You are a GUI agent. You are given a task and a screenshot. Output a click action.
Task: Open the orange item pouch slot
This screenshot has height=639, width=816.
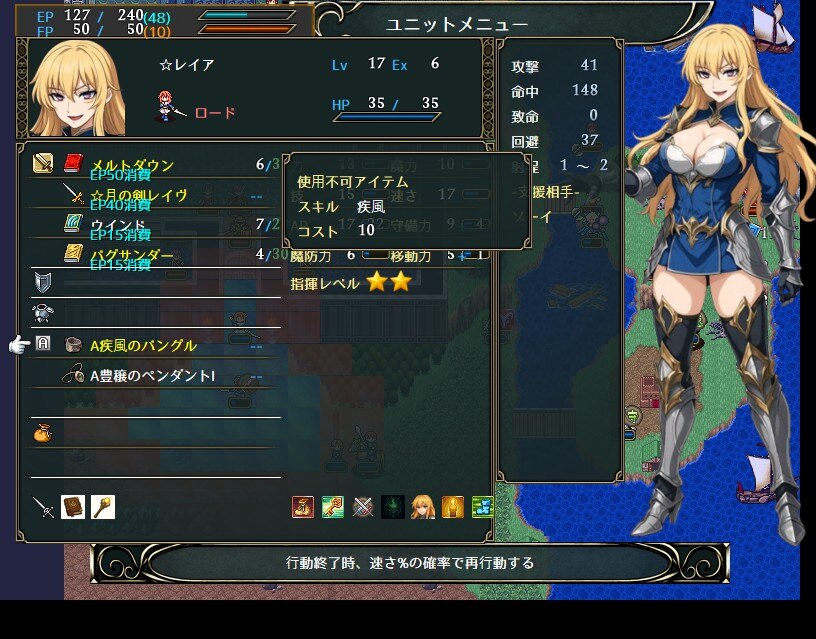pyautogui.click(x=43, y=435)
